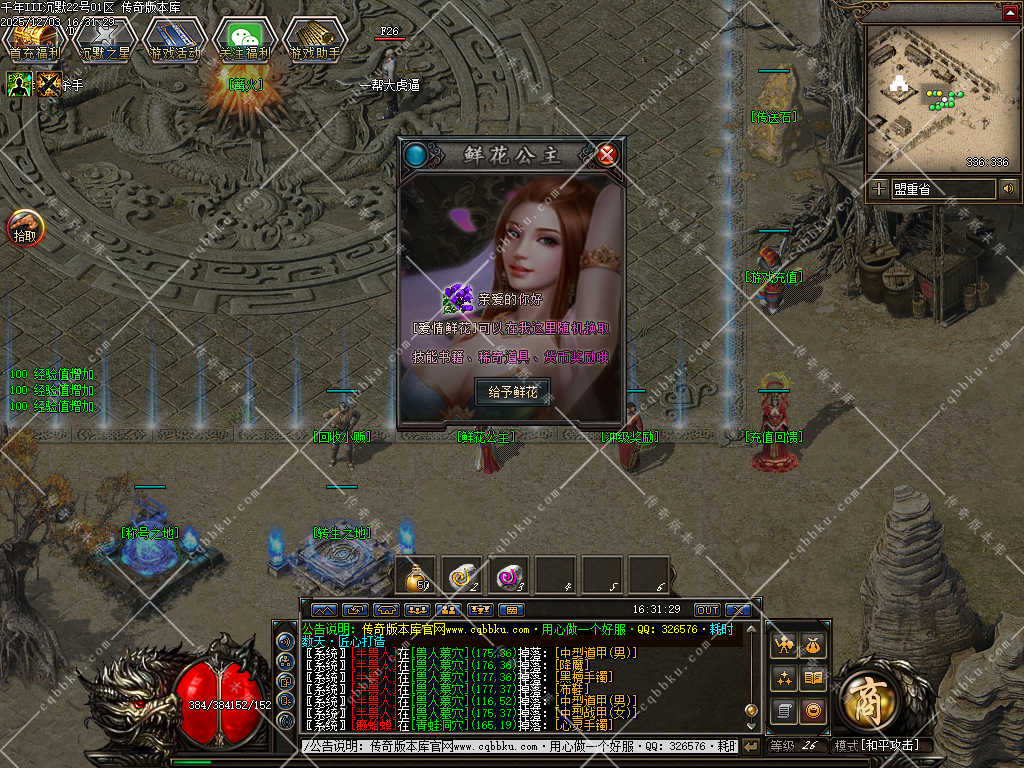Click the plus button beside 盟重省
Screen dimensions: 1024x768
(x=878, y=188)
